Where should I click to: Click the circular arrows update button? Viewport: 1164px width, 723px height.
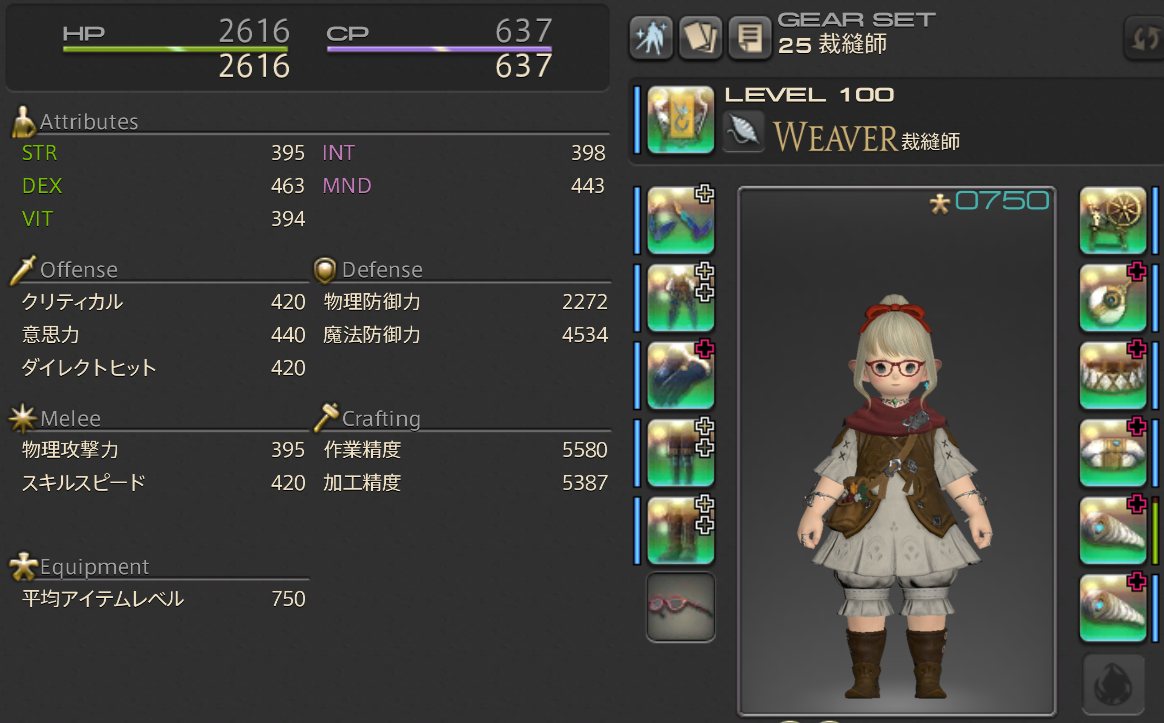(1143, 38)
